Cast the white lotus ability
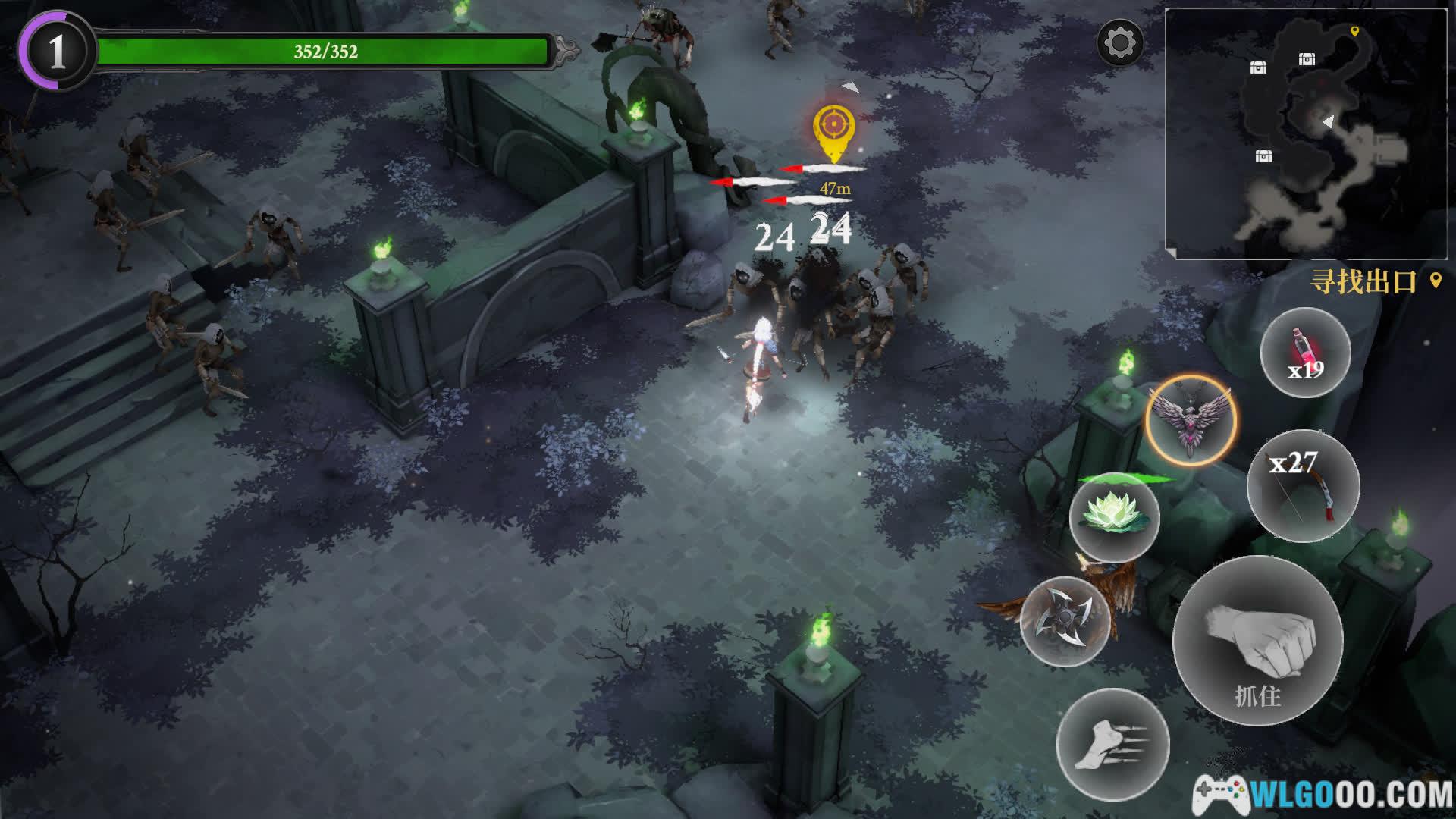This screenshot has height=819, width=1456. point(1114,517)
